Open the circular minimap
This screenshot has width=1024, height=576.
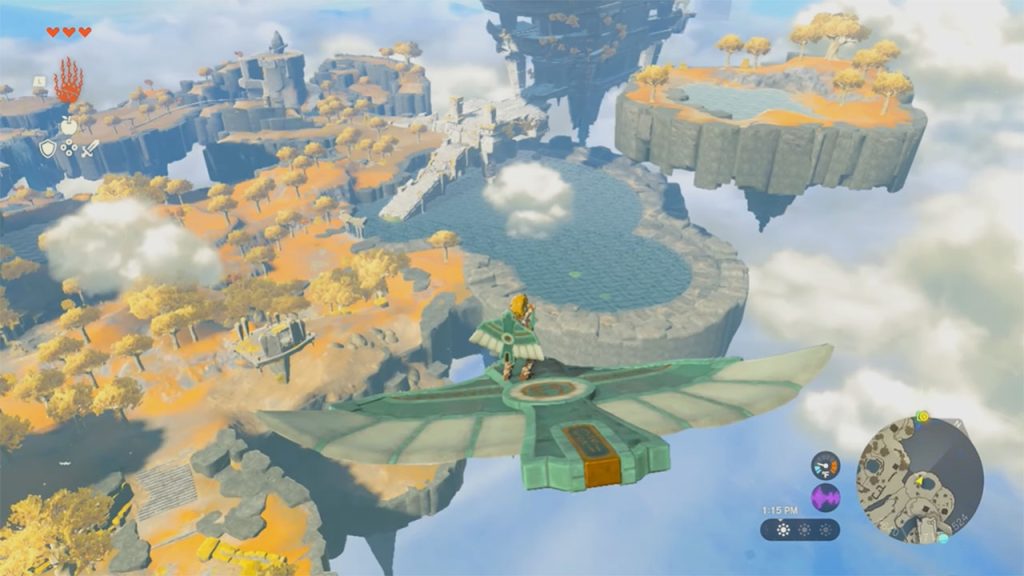point(919,480)
